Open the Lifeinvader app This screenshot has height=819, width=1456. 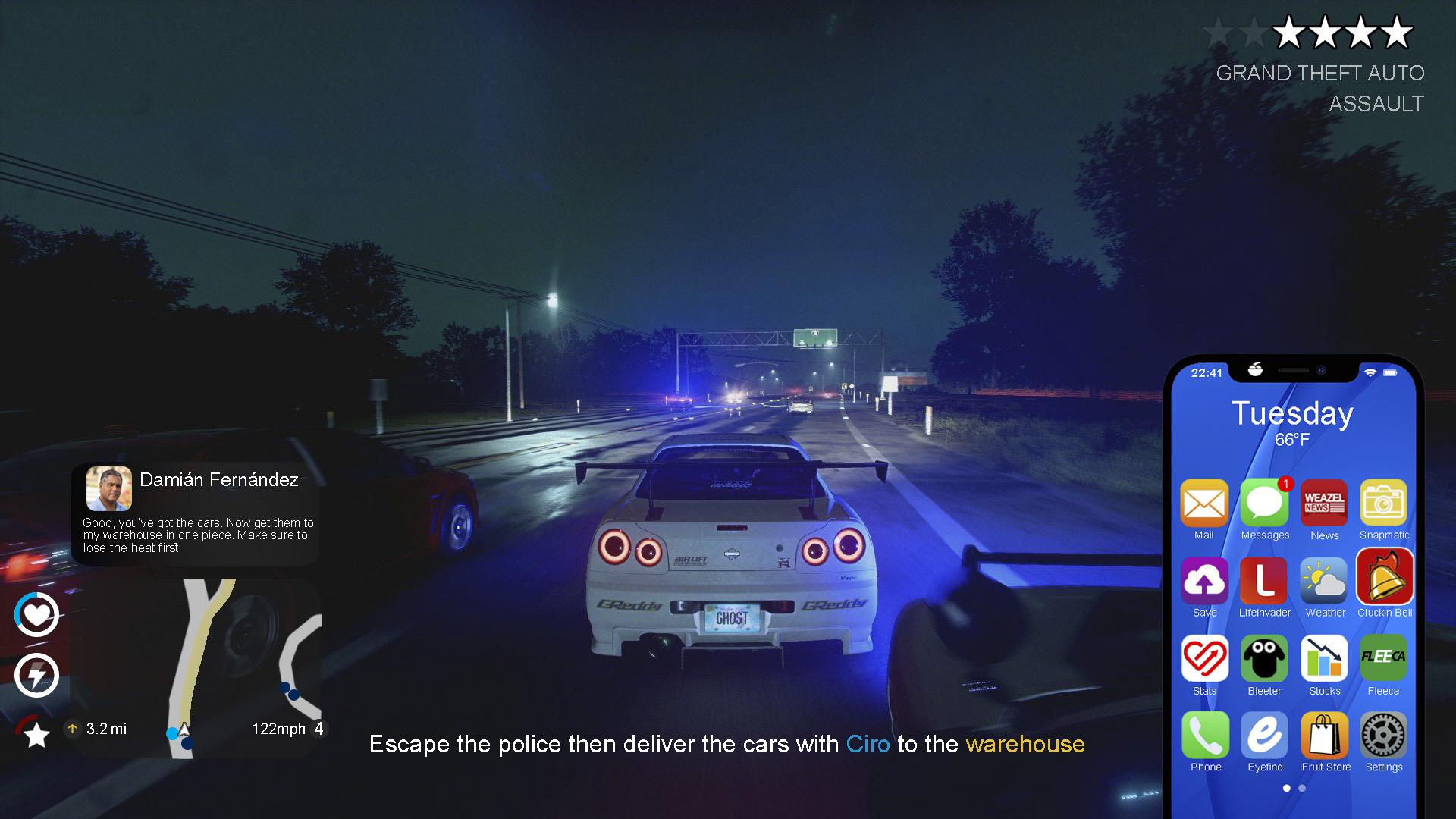[1264, 581]
